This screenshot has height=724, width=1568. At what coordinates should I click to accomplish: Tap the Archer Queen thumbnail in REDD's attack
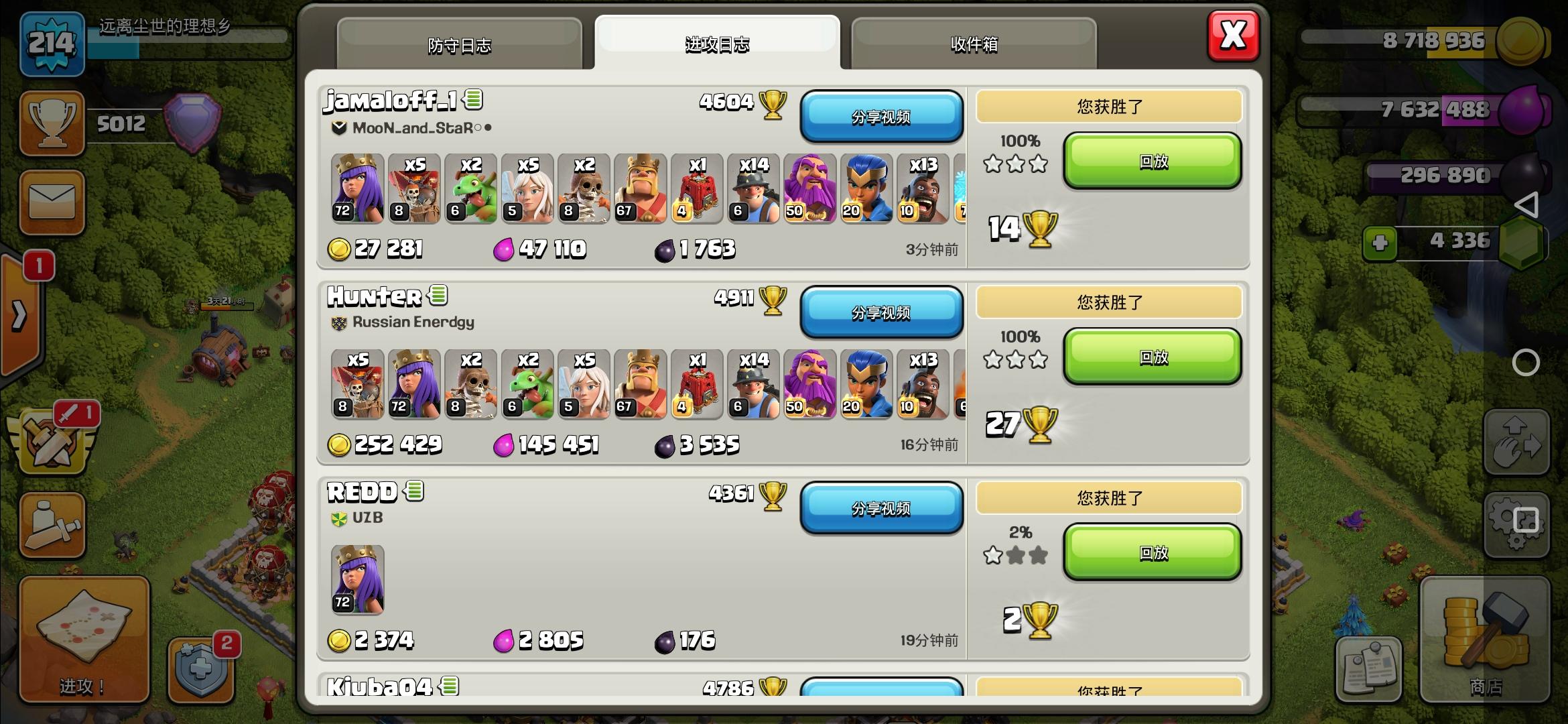click(x=356, y=579)
